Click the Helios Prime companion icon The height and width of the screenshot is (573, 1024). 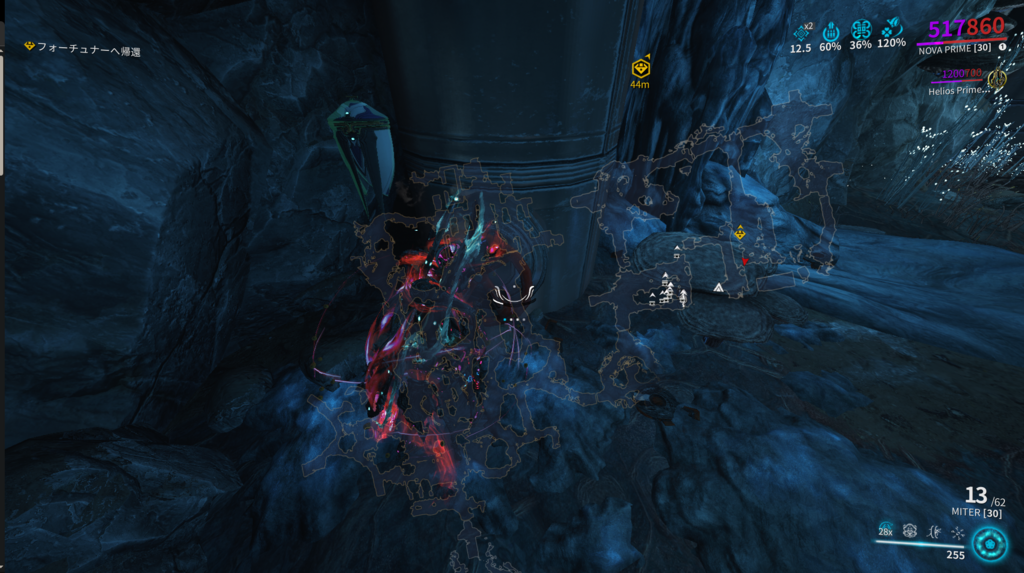click(996, 79)
